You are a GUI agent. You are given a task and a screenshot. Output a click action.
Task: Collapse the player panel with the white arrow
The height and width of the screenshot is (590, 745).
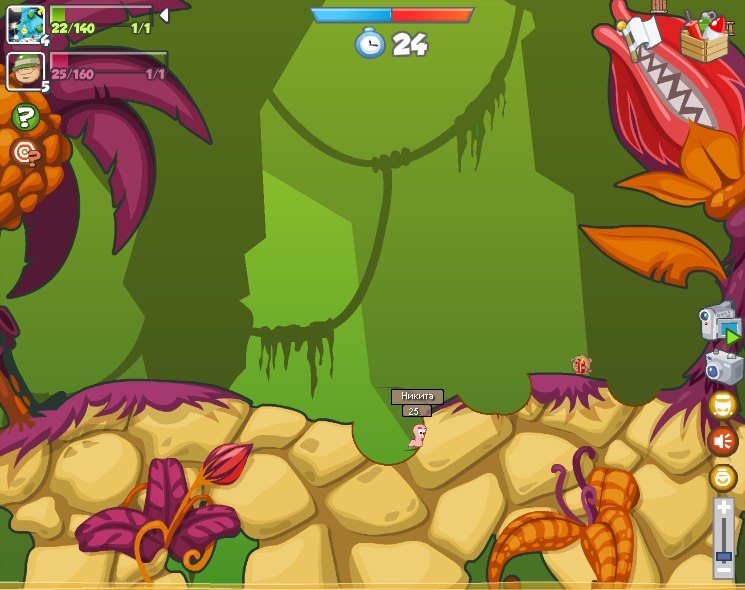[163, 15]
